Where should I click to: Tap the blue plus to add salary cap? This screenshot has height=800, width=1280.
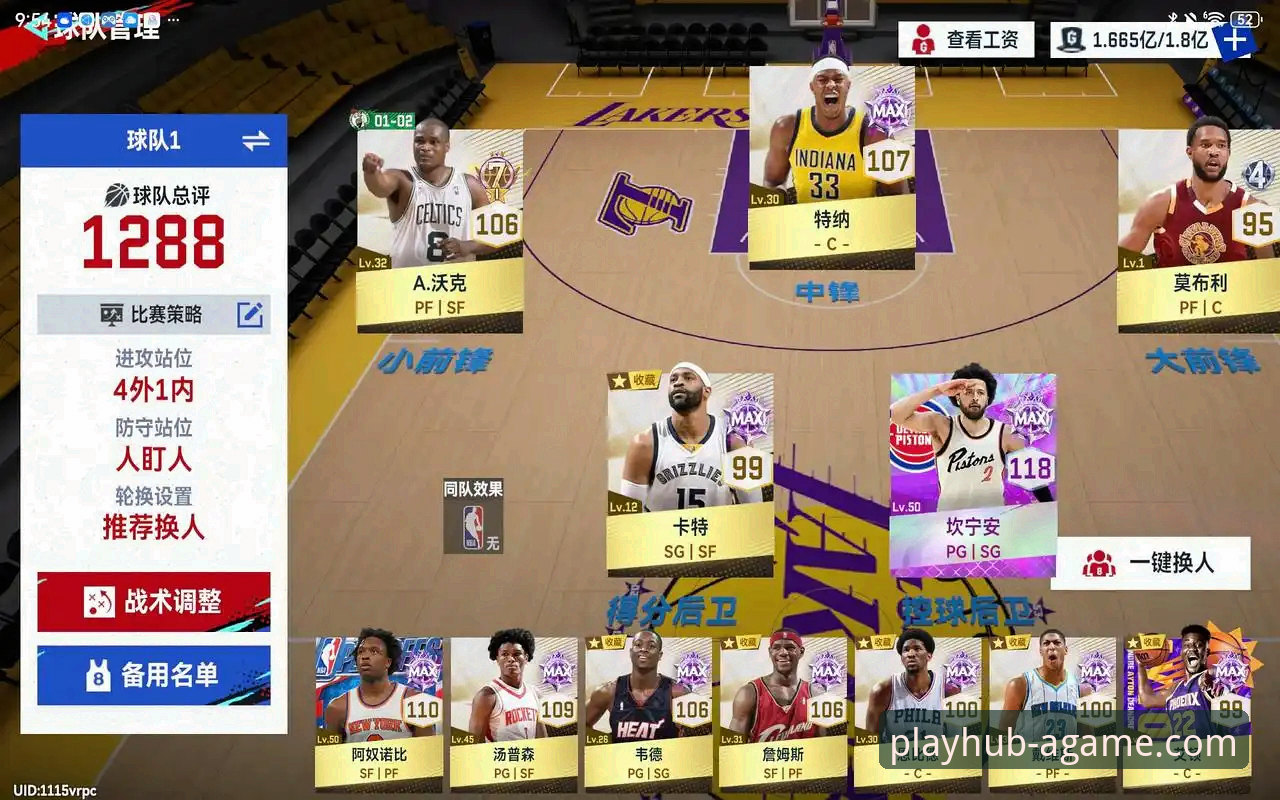(1235, 40)
